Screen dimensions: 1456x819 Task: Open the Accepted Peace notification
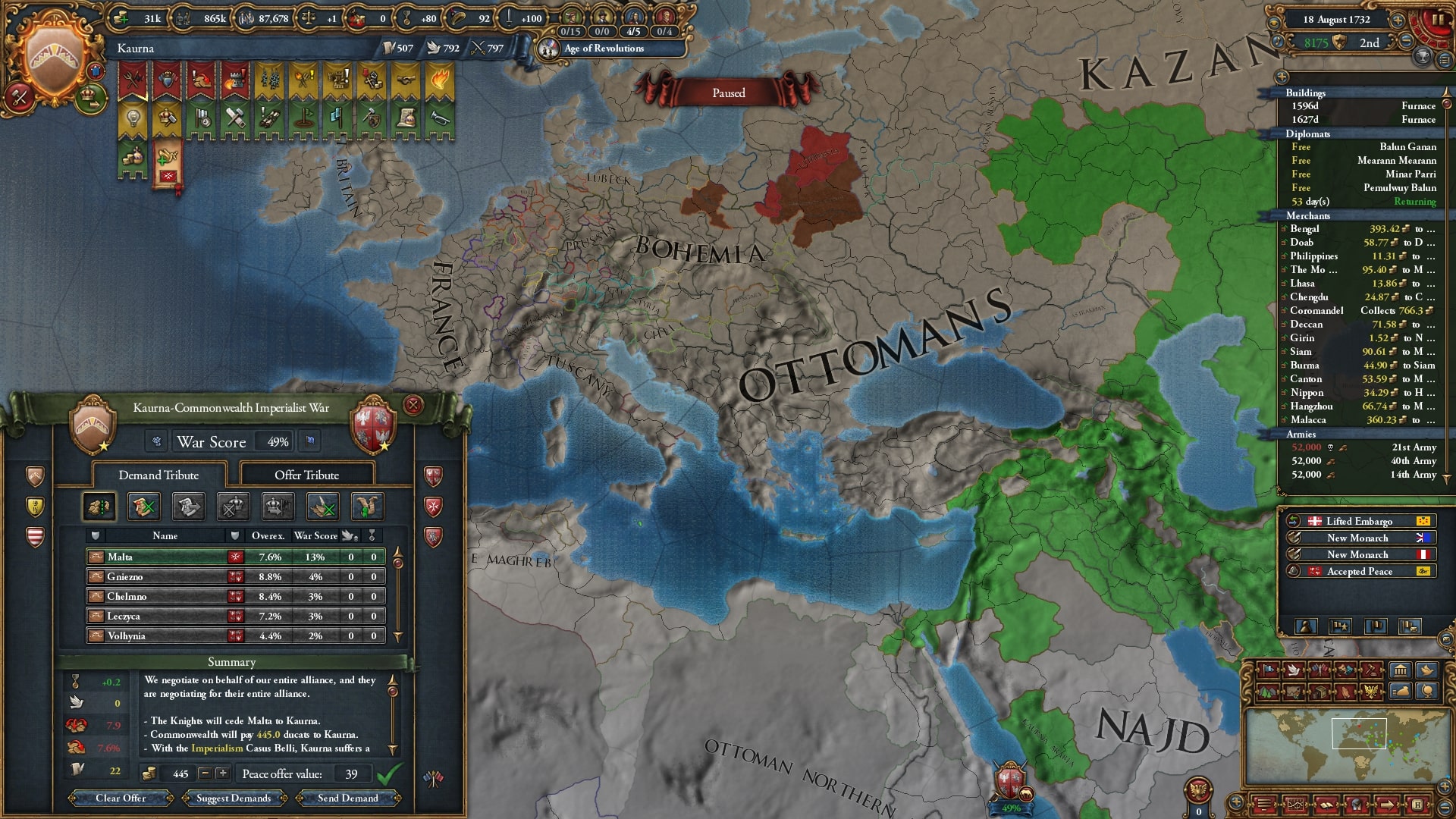[x=1359, y=571]
